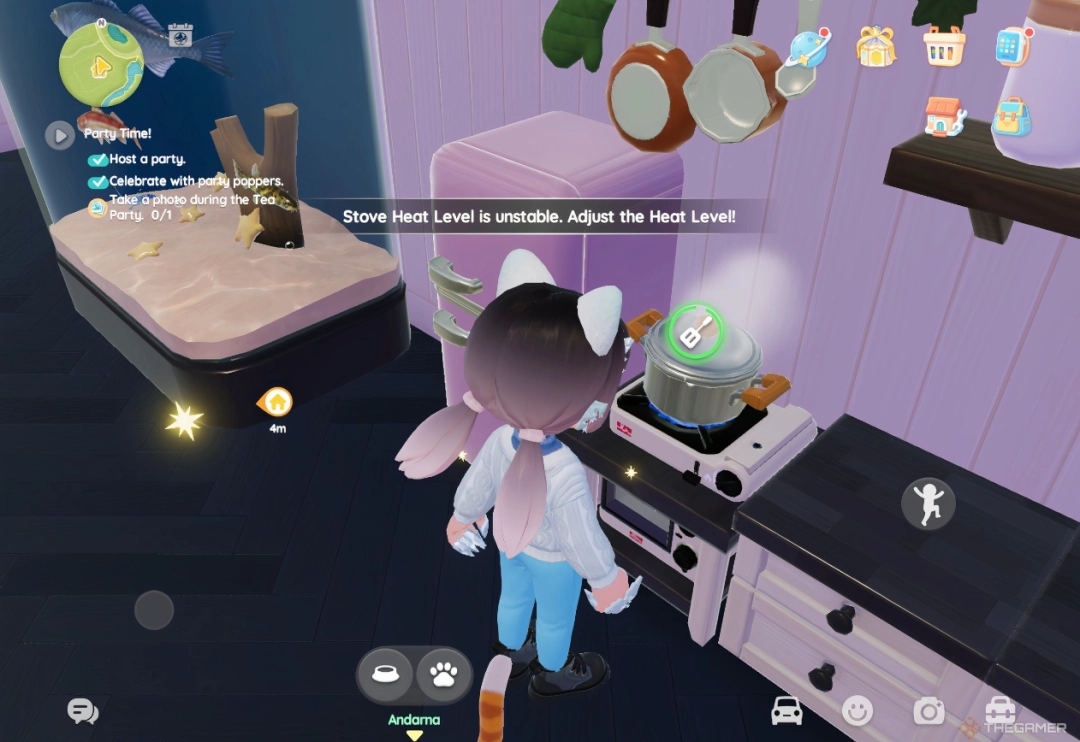Open the calendar events icon

(180, 36)
